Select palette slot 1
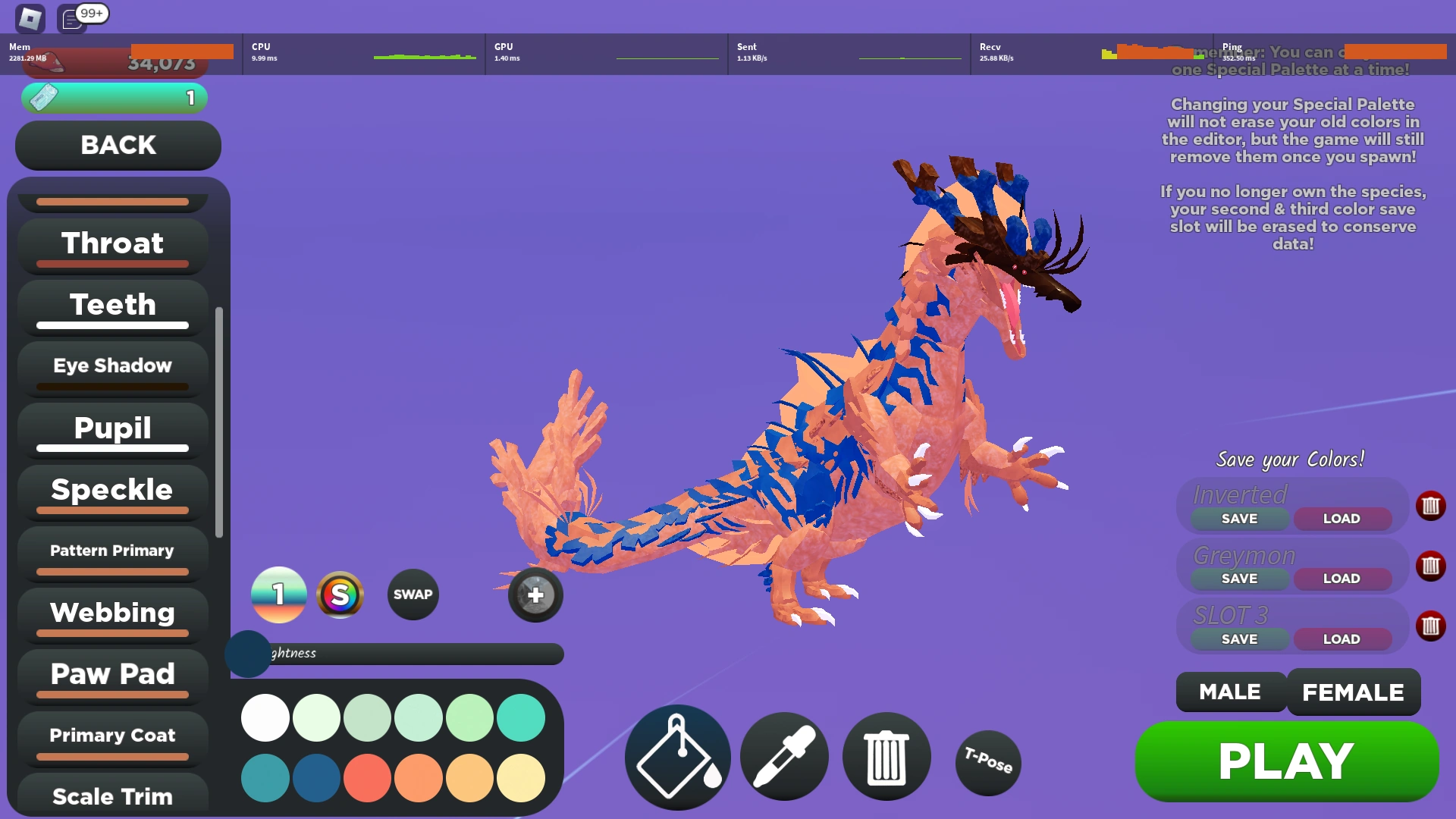1456x819 pixels. pos(278,595)
